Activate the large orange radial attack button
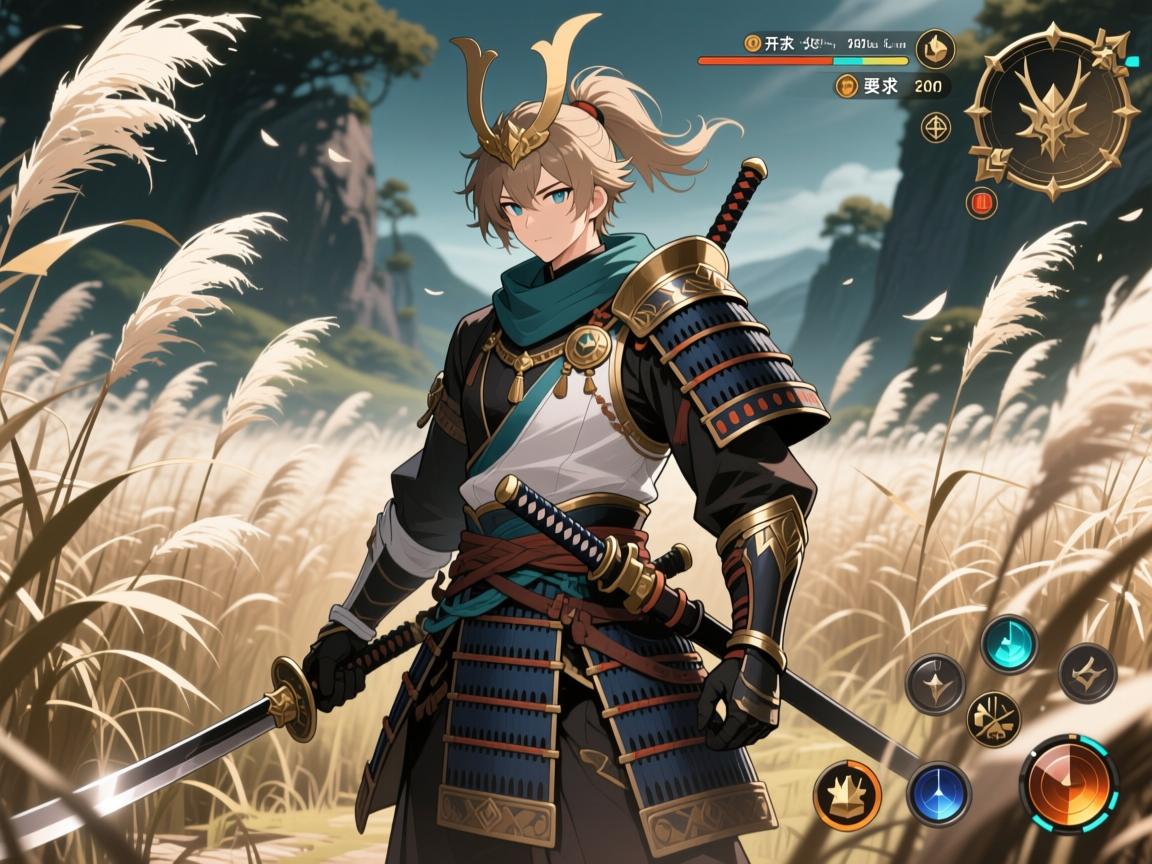This screenshot has width=1152, height=864. [1068, 783]
